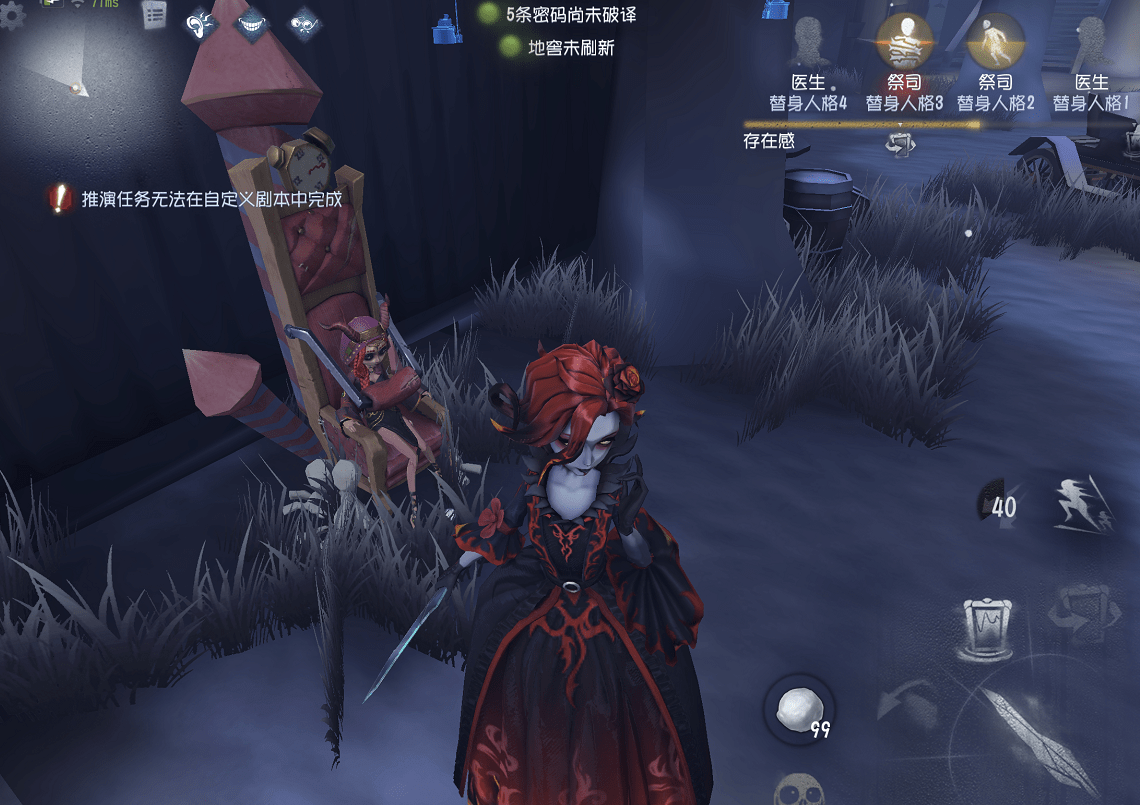The height and width of the screenshot is (805, 1140).
Task: Tap the skull icon at the bottom
Action: (801, 790)
